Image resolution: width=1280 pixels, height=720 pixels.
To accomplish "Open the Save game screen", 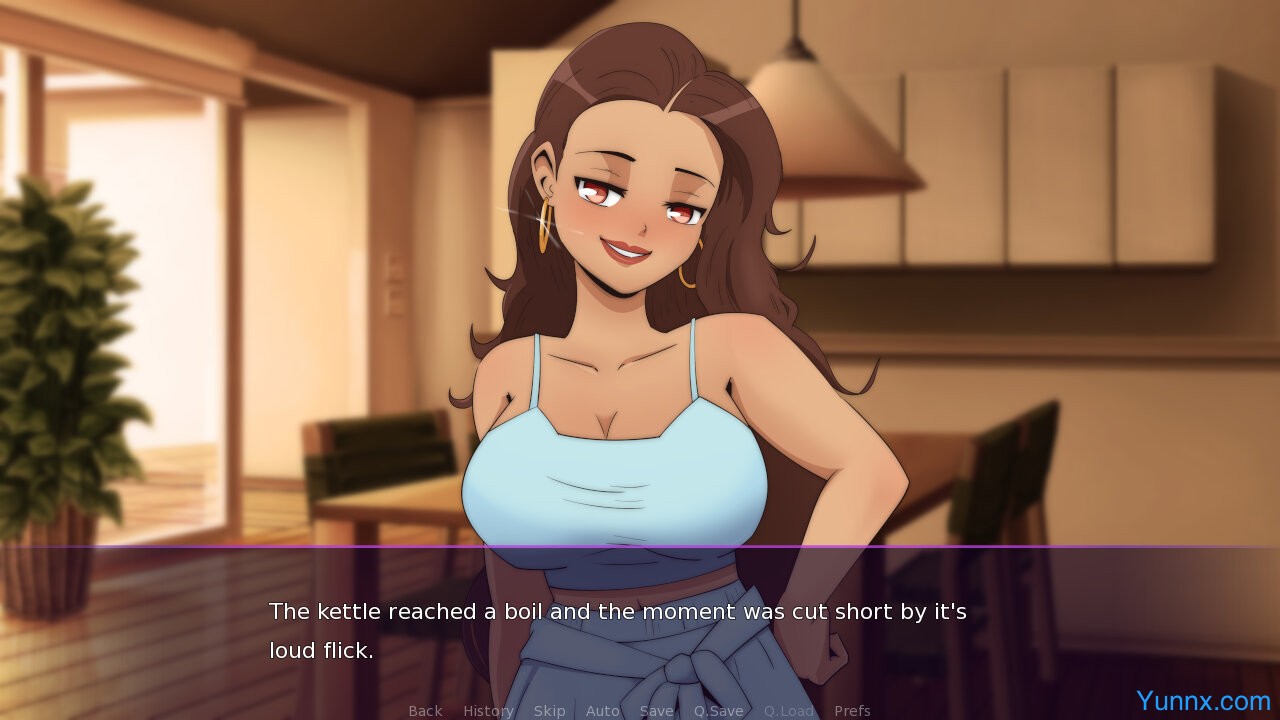I will (x=656, y=711).
